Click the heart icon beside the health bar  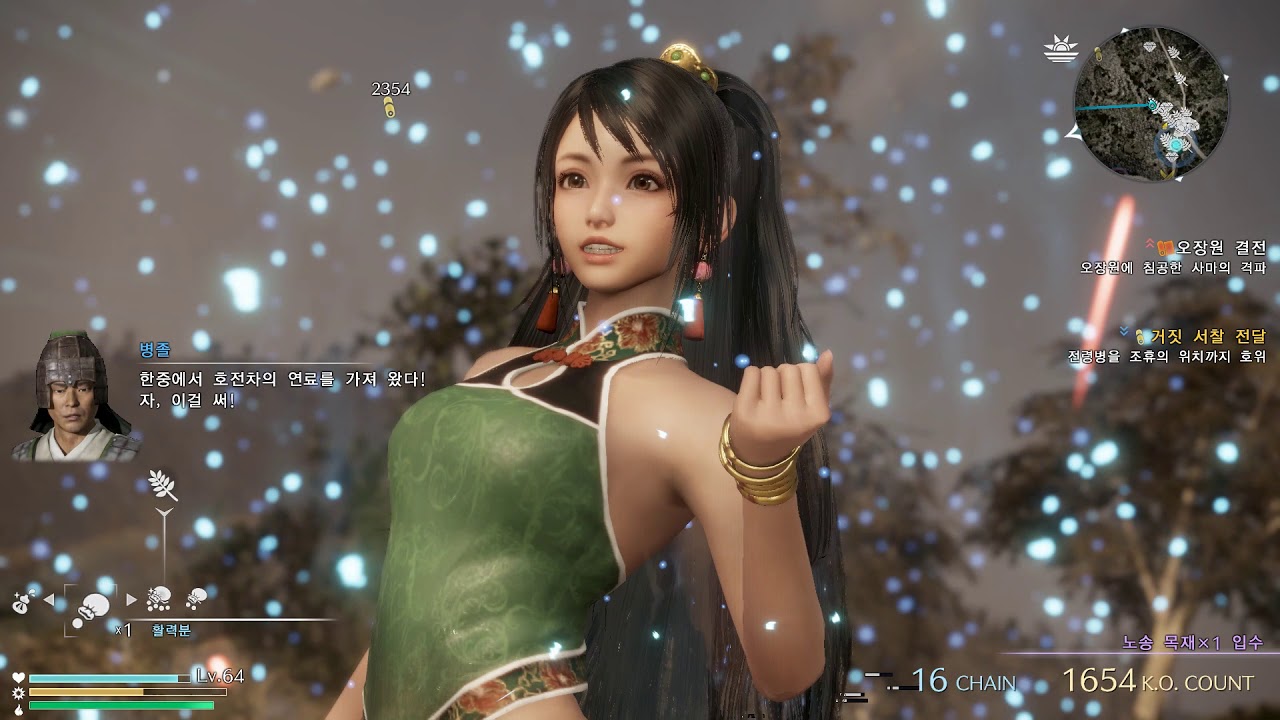tap(17, 676)
